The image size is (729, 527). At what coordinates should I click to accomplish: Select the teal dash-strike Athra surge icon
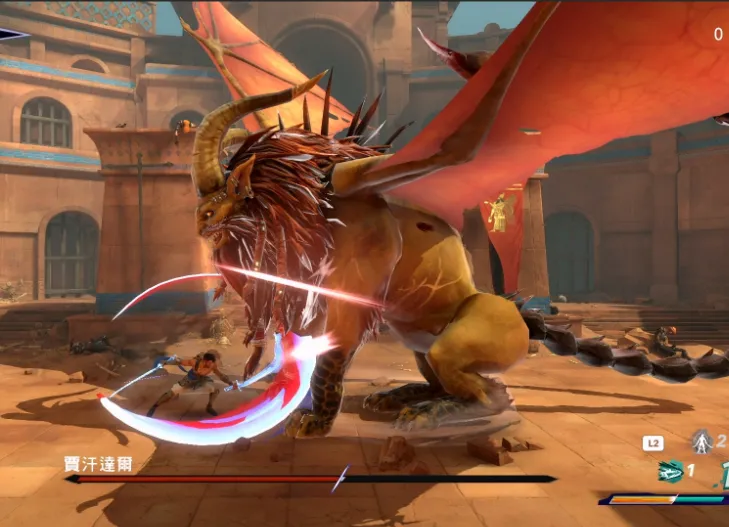pyautogui.click(x=670, y=471)
